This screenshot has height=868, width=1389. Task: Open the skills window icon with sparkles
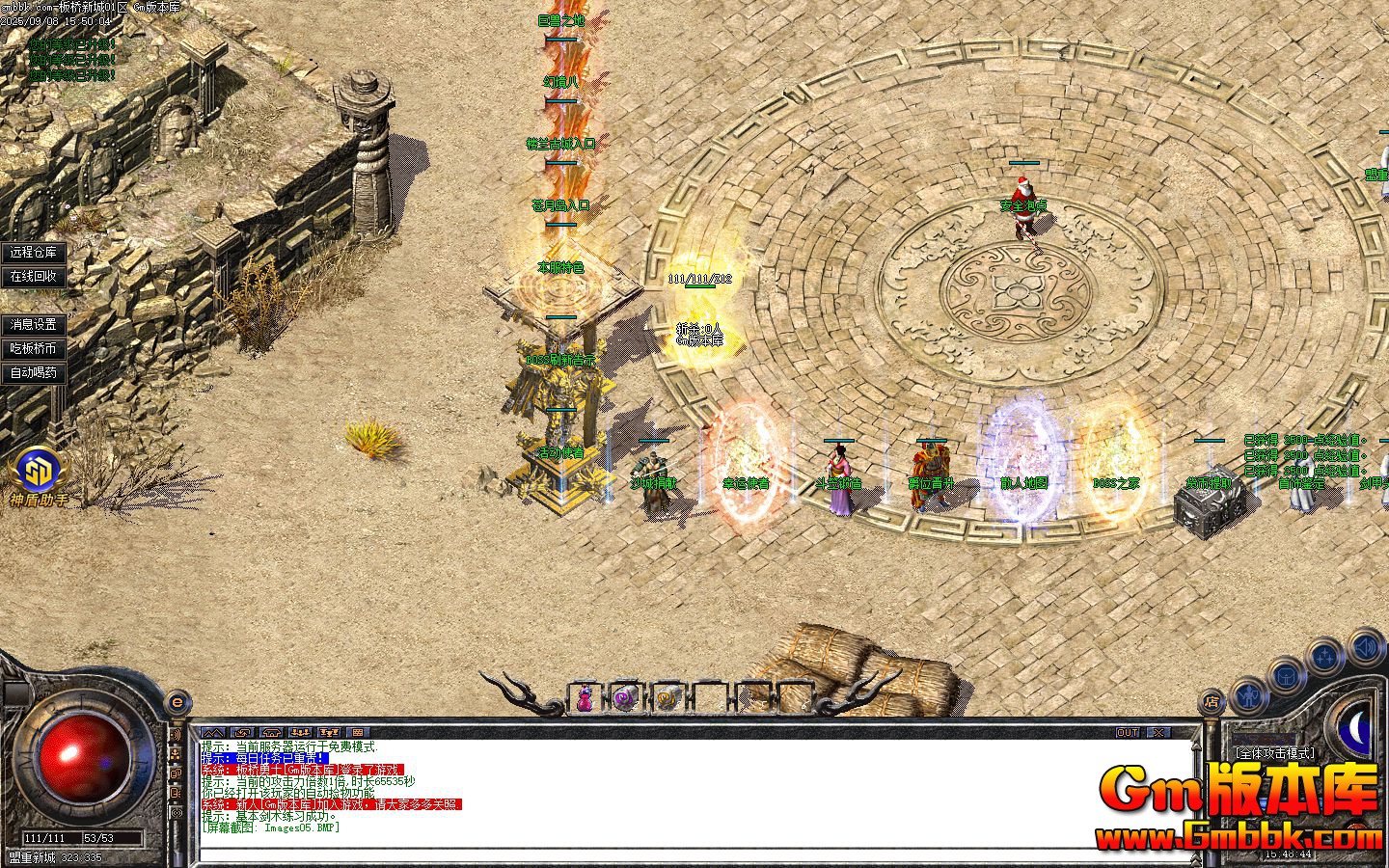click(x=1324, y=655)
